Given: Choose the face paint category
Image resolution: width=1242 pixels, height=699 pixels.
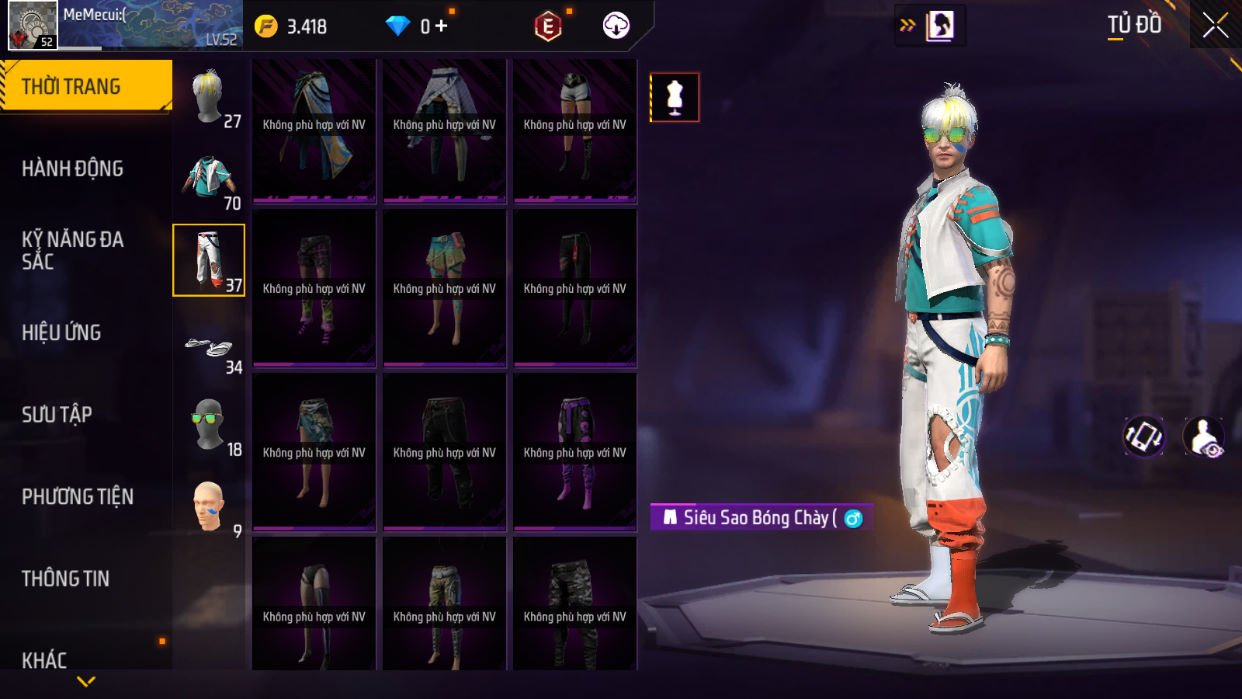Looking at the screenshot, I should pyautogui.click(x=209, y=506).
